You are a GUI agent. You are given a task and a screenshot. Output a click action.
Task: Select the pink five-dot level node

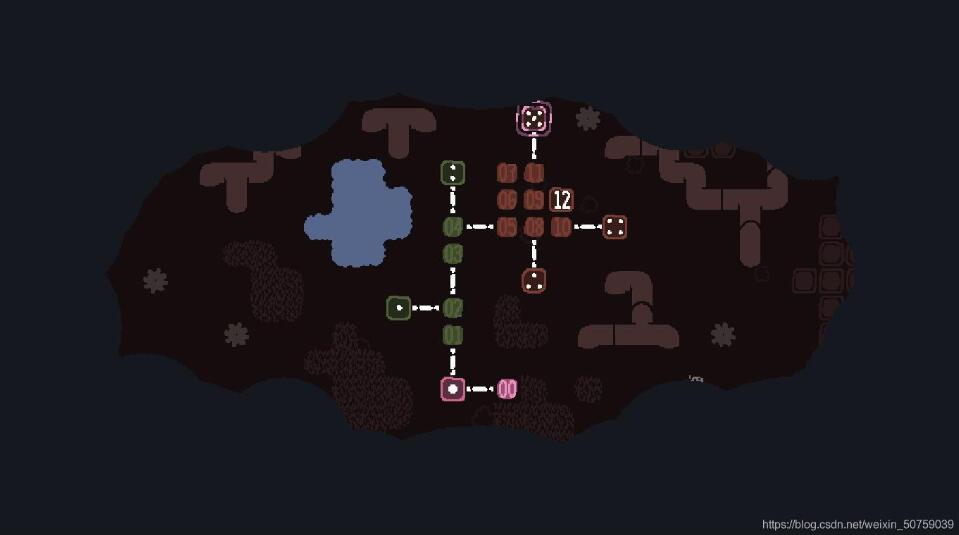(534, 119)
